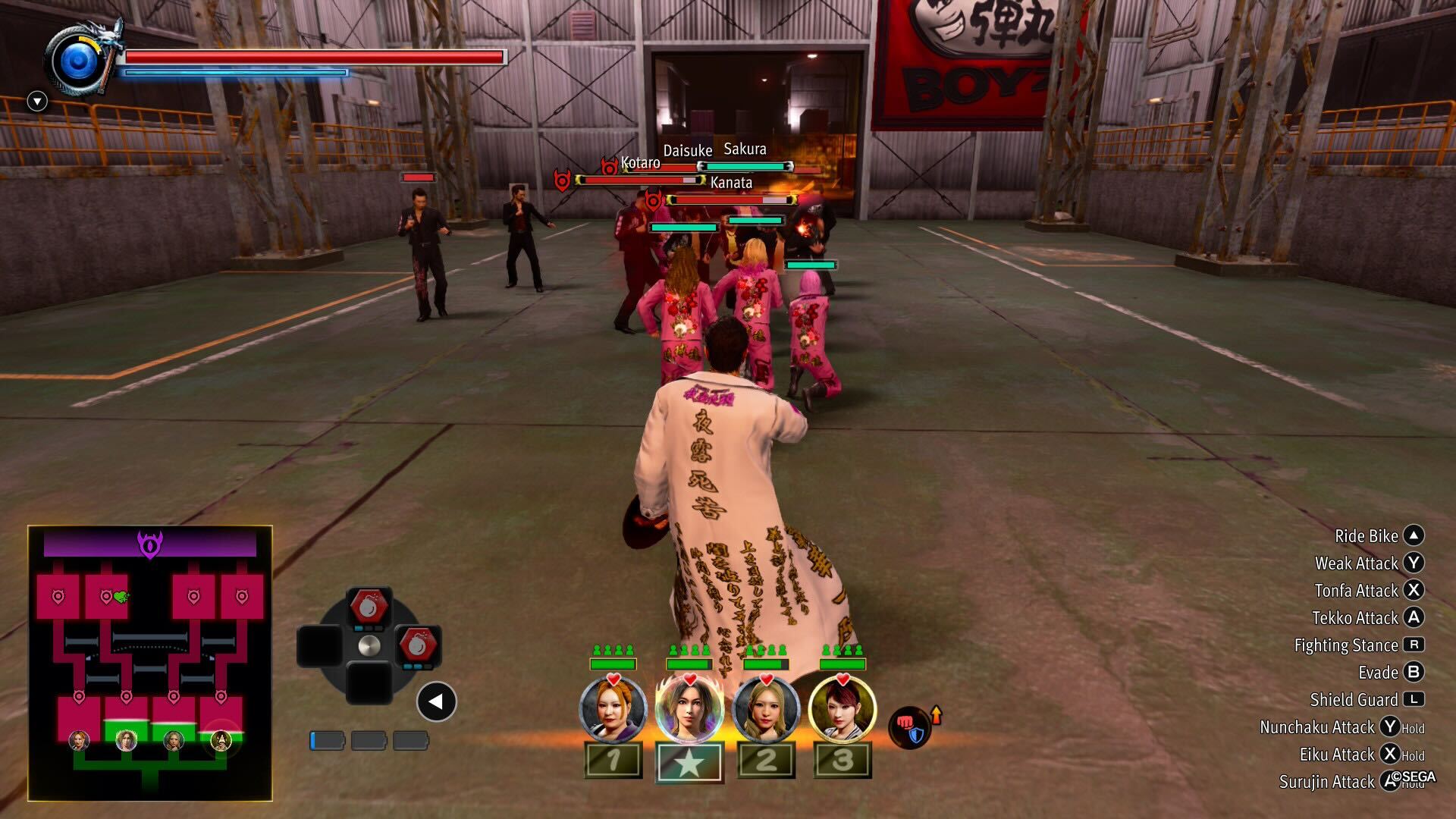Select the orange-haired squad leader portrait
This screenshot has height=819, width=1456.
point(613,709)
